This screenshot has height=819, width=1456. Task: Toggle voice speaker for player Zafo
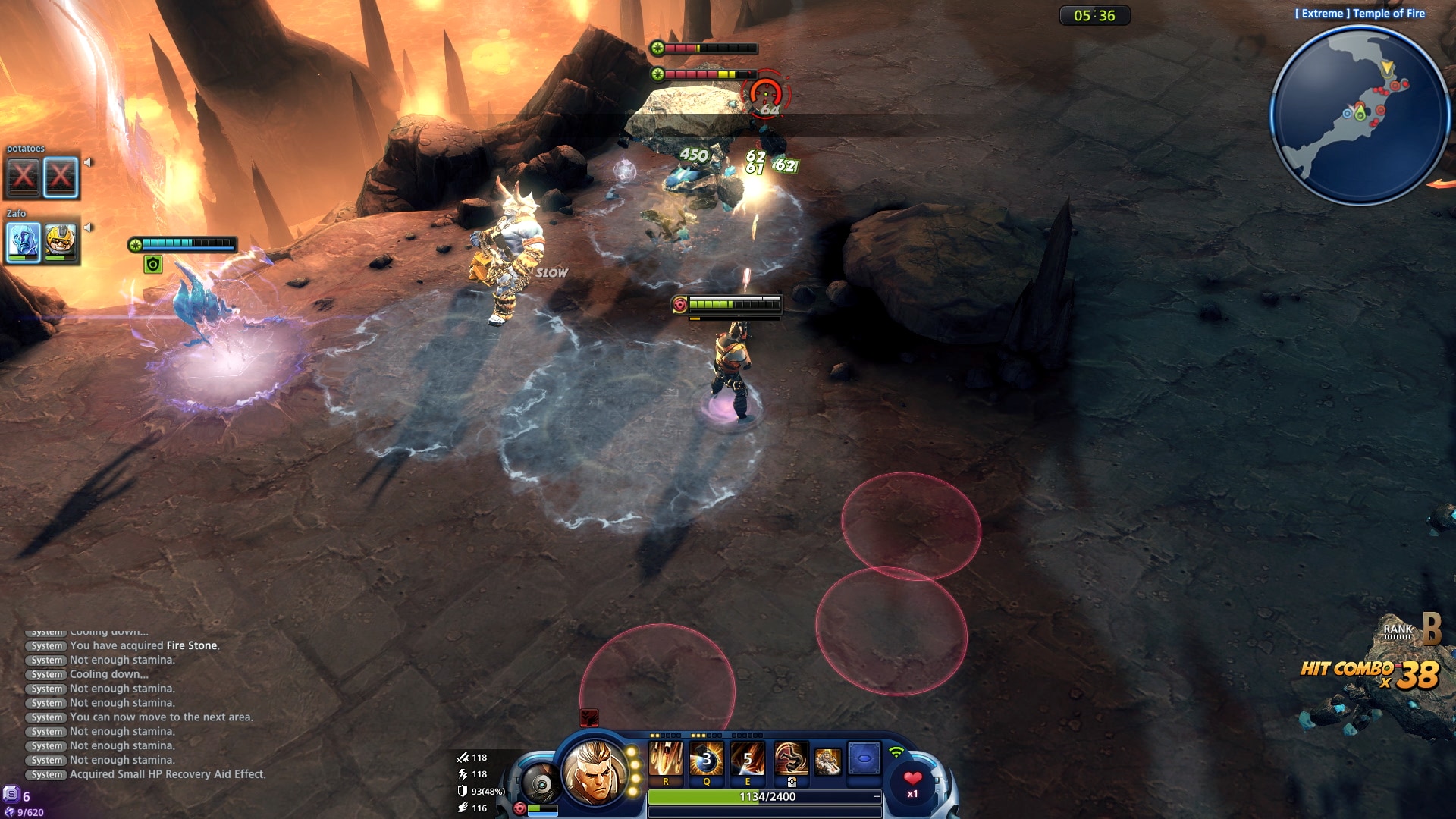coord(89,227)
